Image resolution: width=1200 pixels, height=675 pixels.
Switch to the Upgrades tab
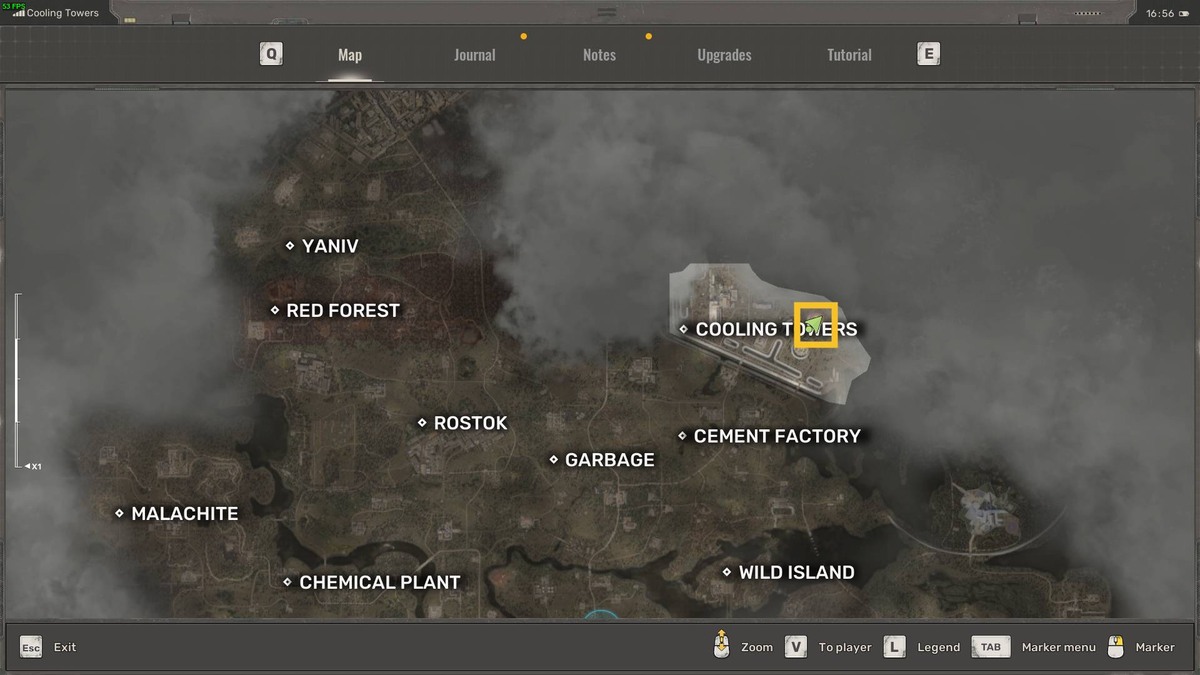(x=724, y=55)
